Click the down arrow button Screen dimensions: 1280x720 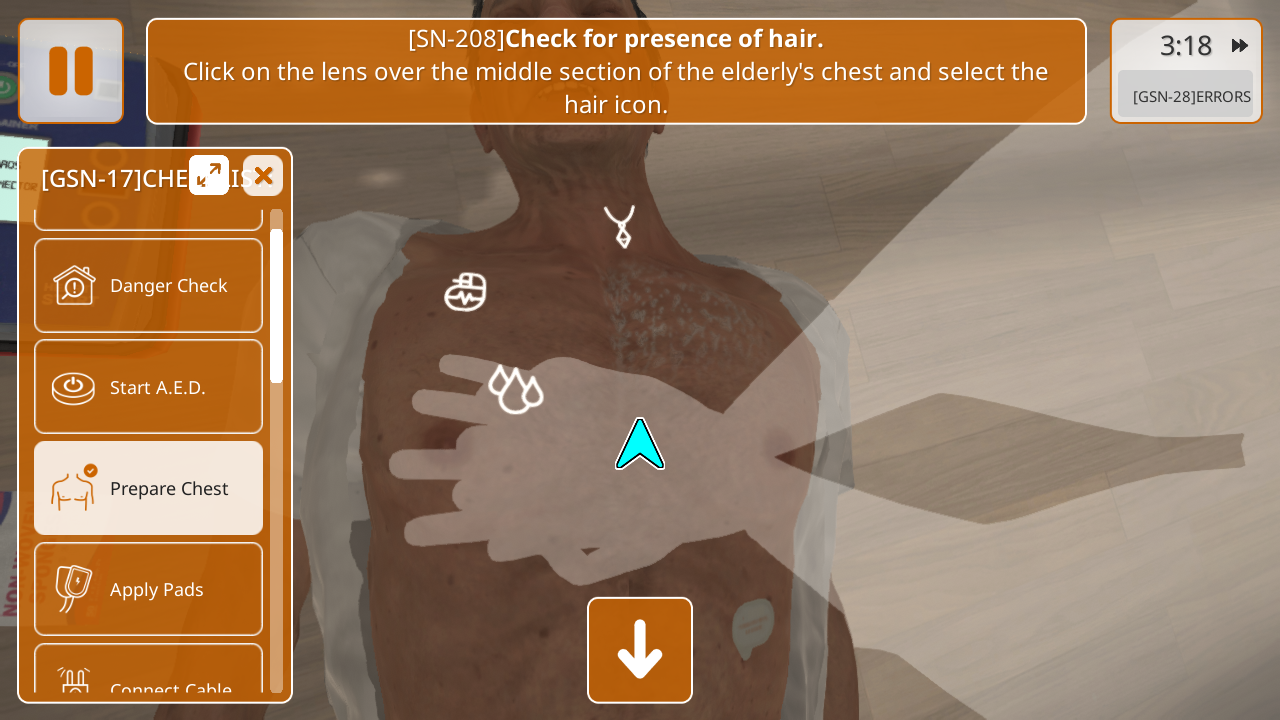point(640,650)
